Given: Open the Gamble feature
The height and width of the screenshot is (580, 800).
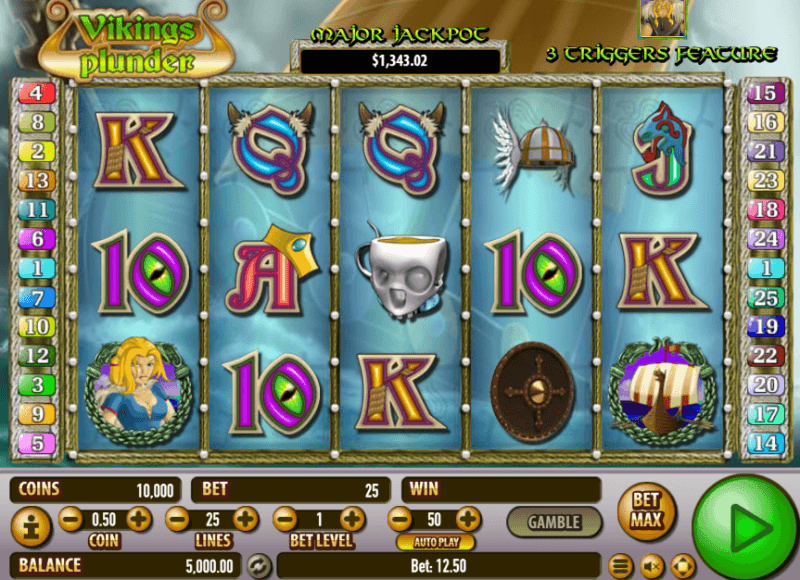Looking at the screenshot, I should (553, 521).
